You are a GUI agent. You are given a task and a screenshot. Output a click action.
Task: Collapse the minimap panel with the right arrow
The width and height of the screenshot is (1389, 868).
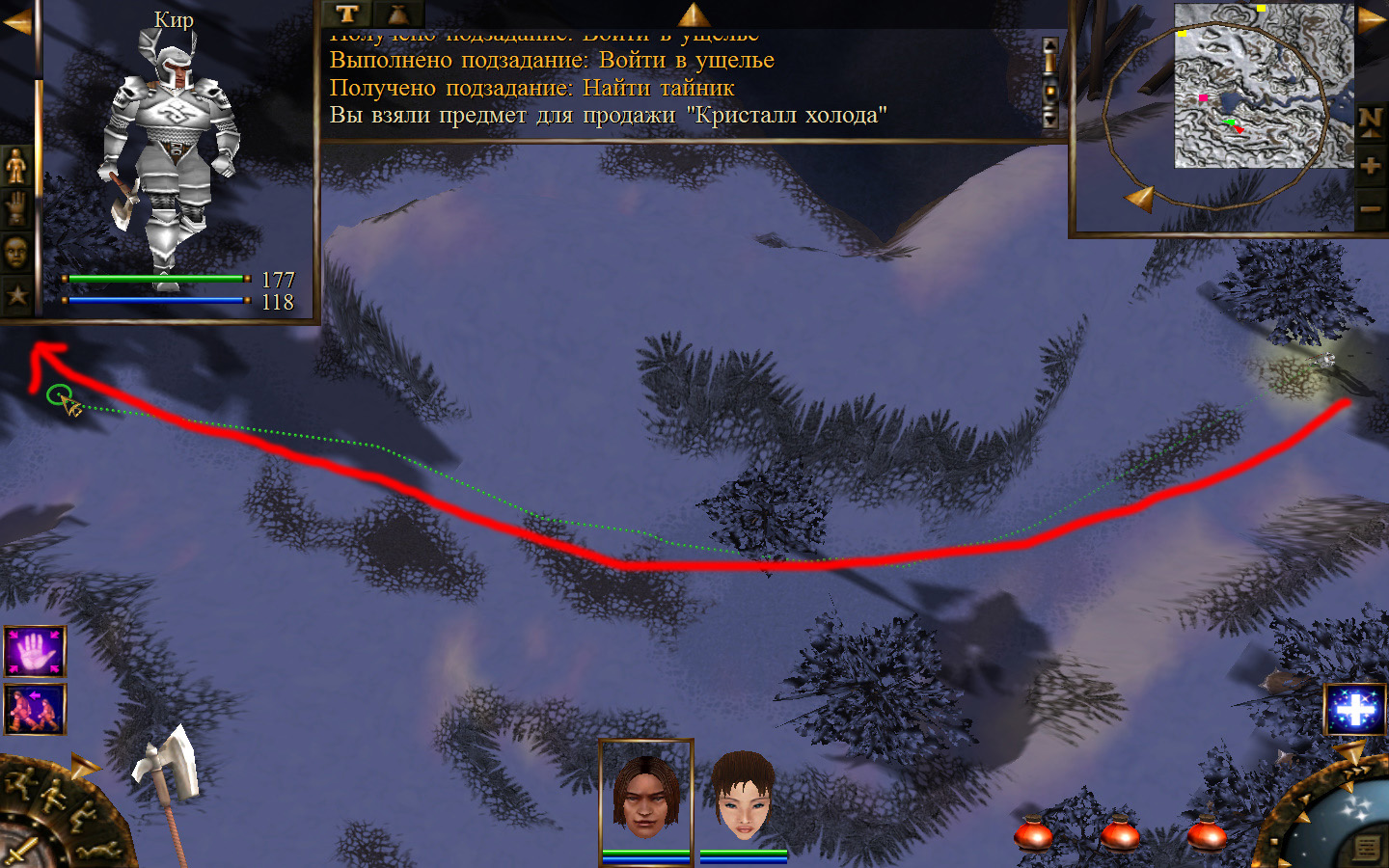point(1371,21)
